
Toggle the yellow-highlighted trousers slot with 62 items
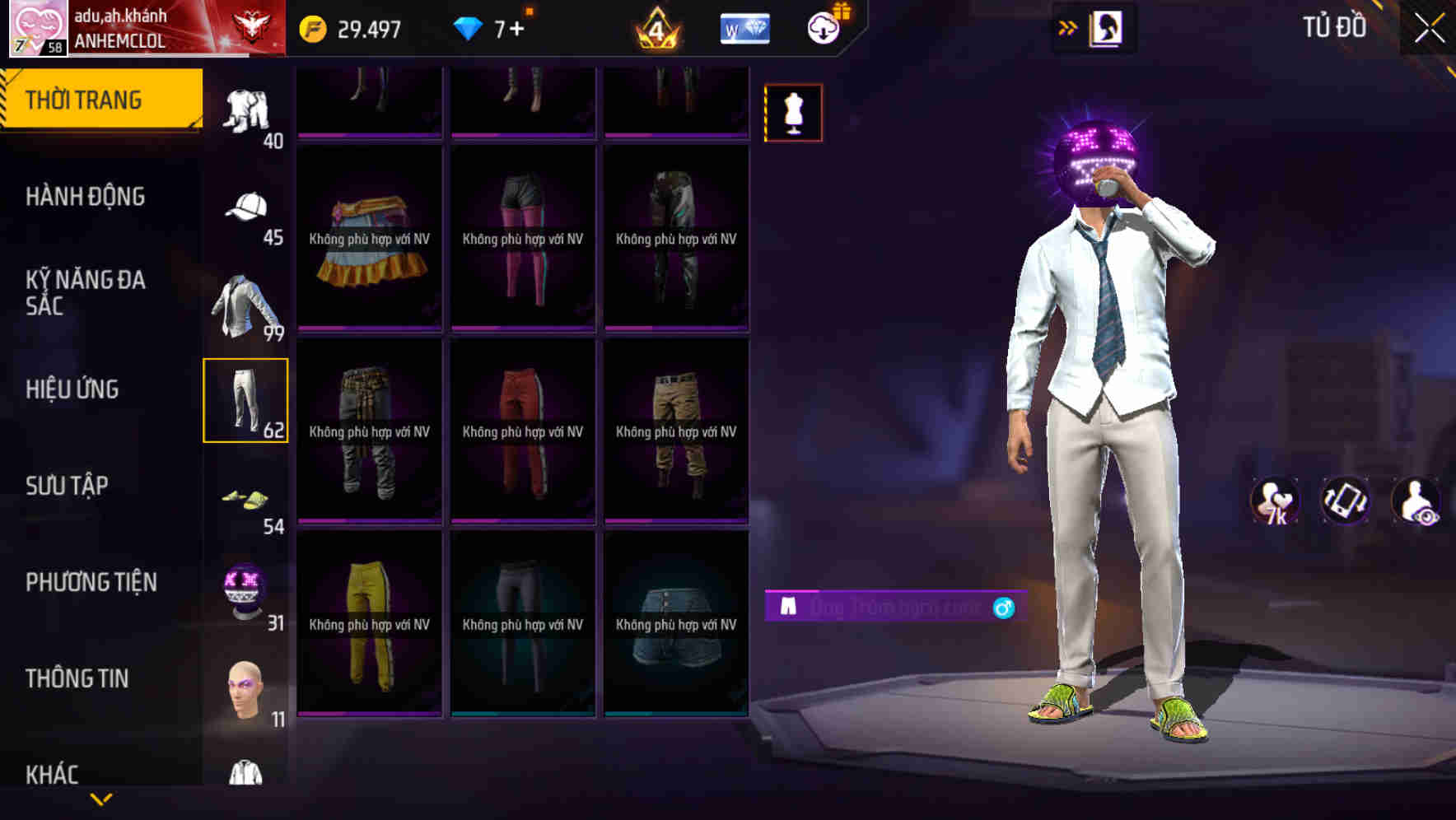245,400
